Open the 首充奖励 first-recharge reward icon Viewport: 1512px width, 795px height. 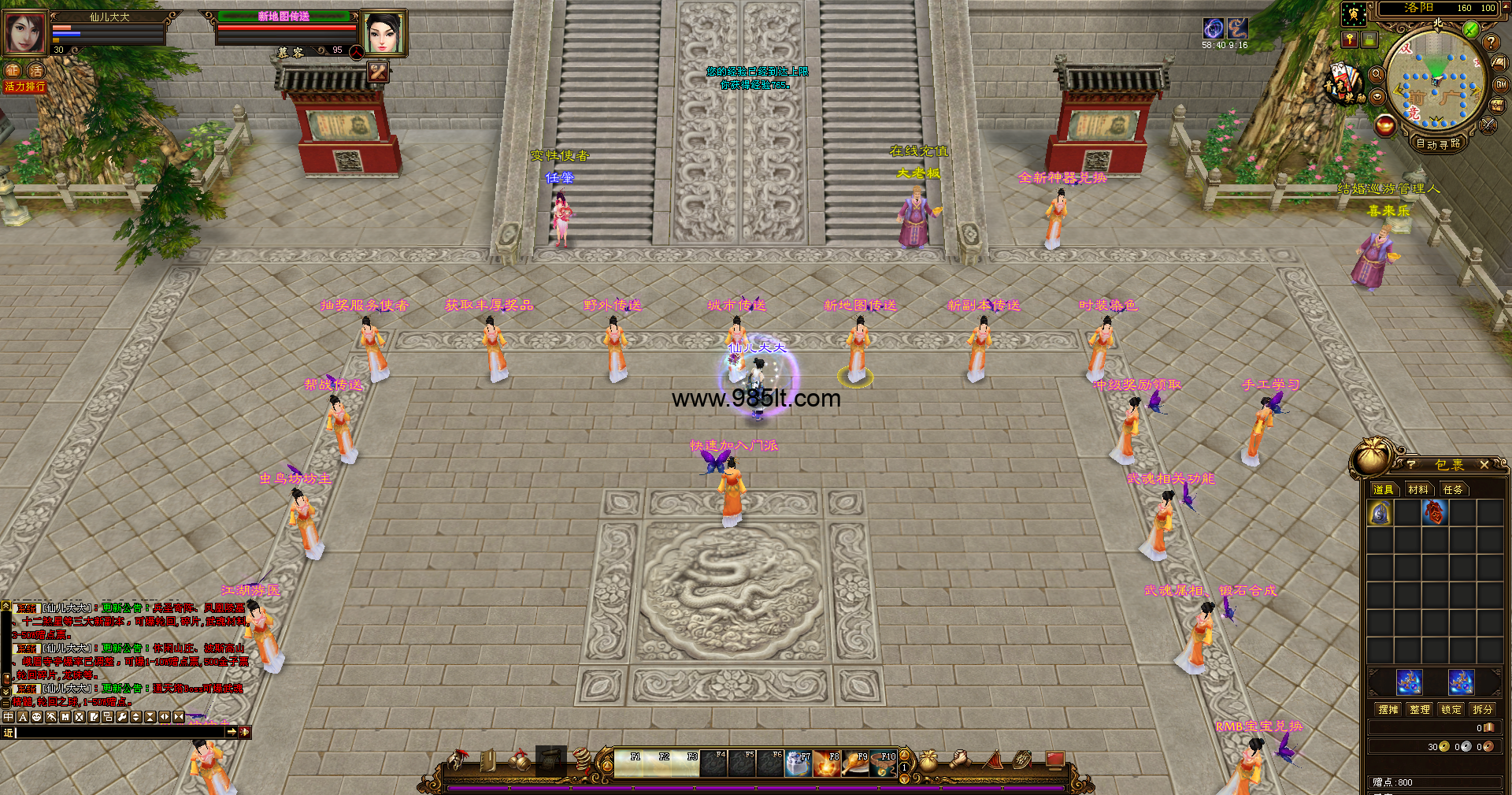(1345, 84)
